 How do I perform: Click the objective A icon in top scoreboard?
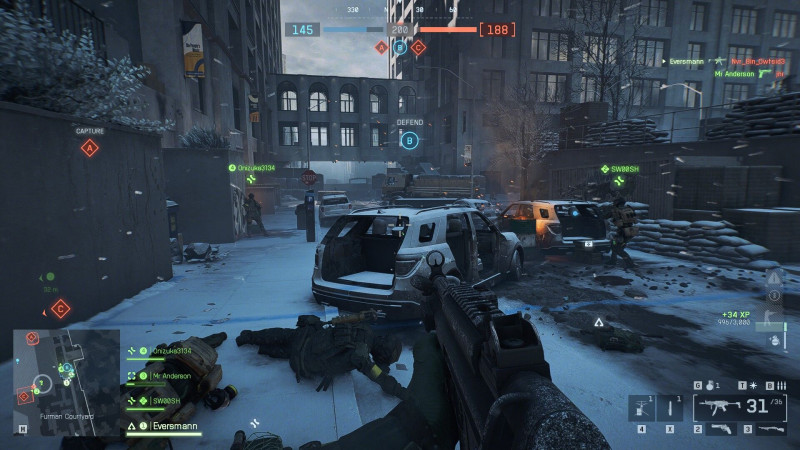tap(381, 47)
